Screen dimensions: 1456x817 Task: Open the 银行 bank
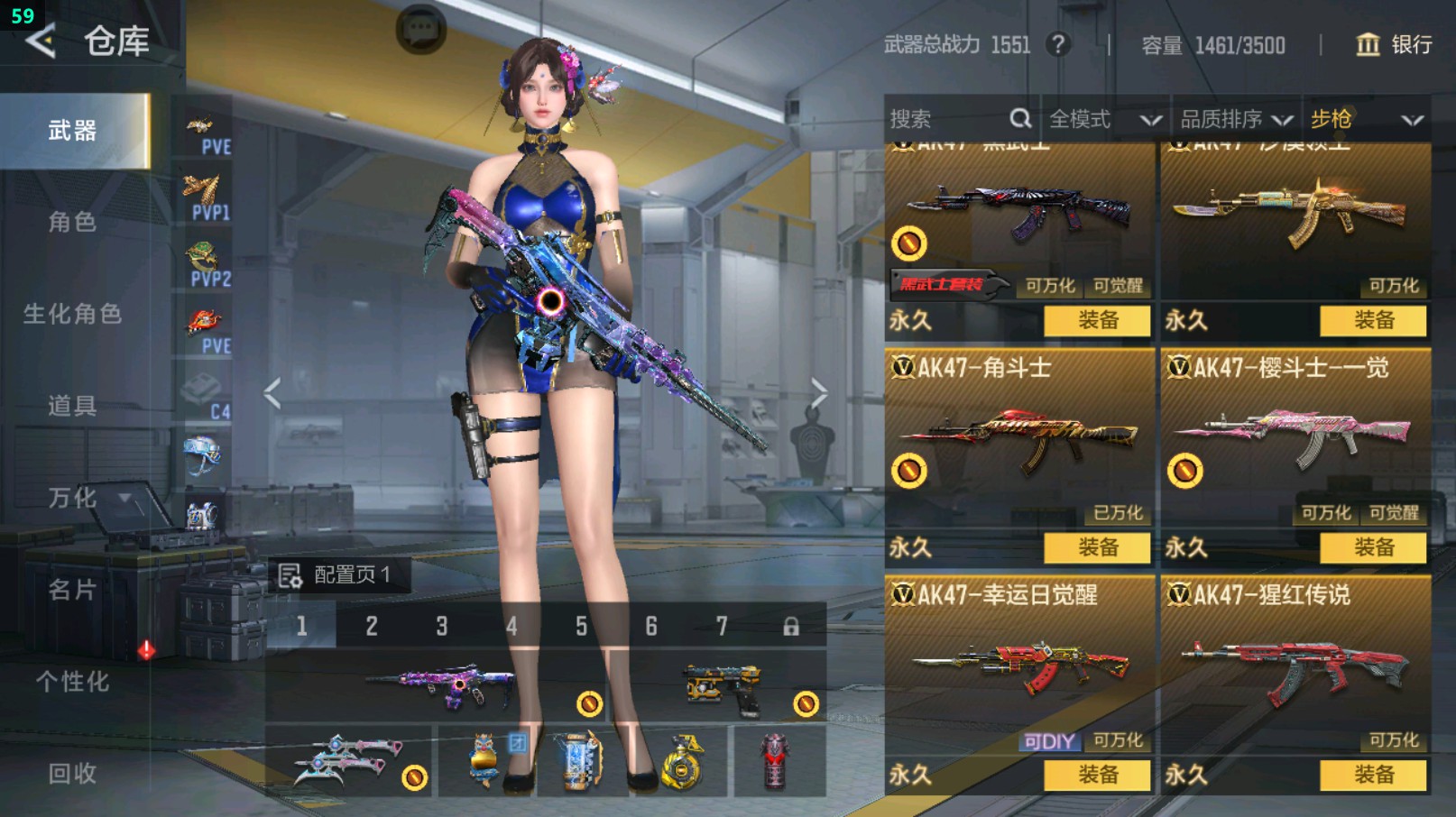point(1395,45)
